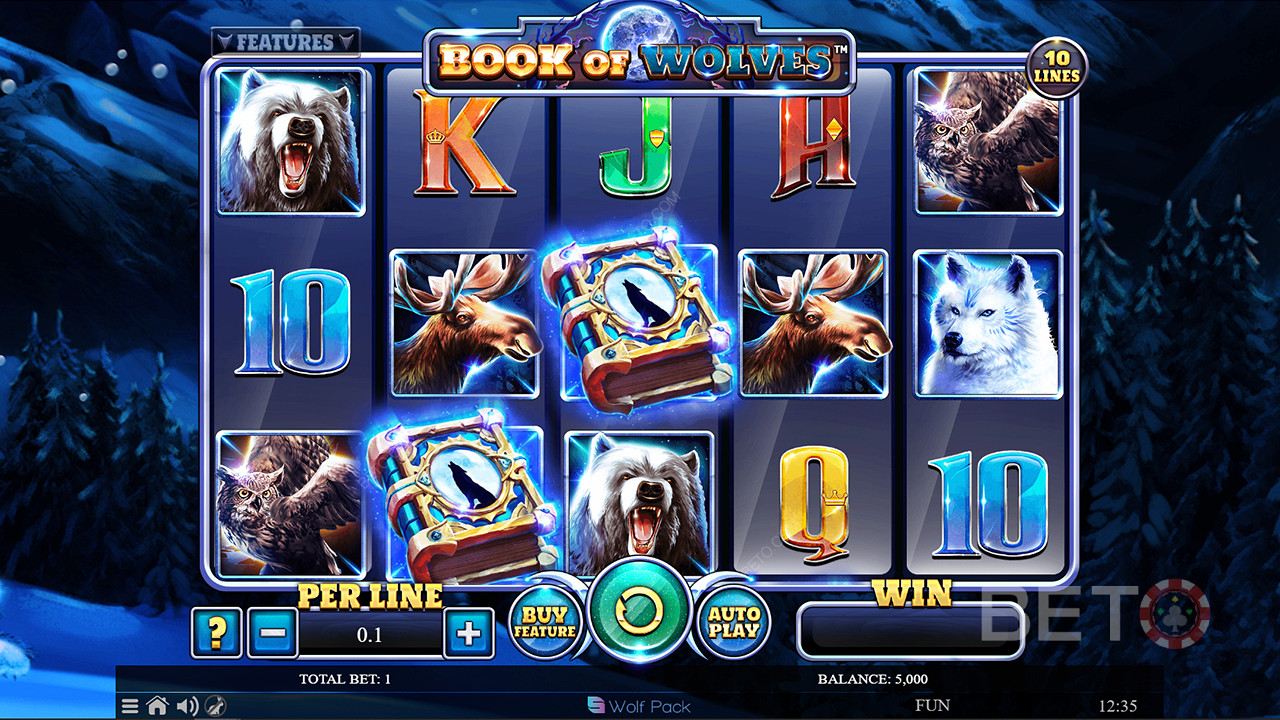Screen dimensions: 1280x720
Task: Go to the home lobby icon
Action: click(157, 706)
